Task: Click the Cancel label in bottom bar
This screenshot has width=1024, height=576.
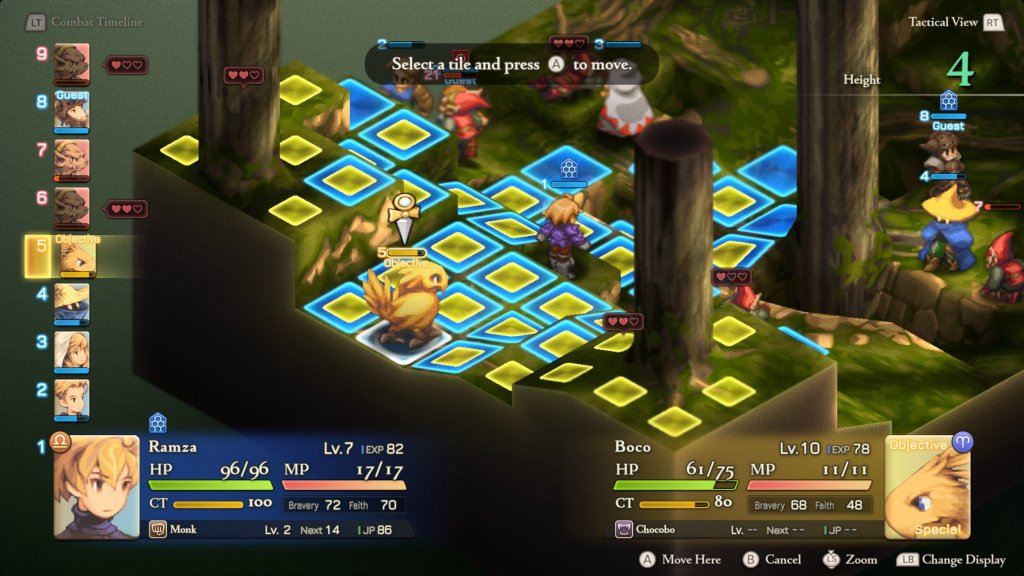Action: (x=782, y=560)
